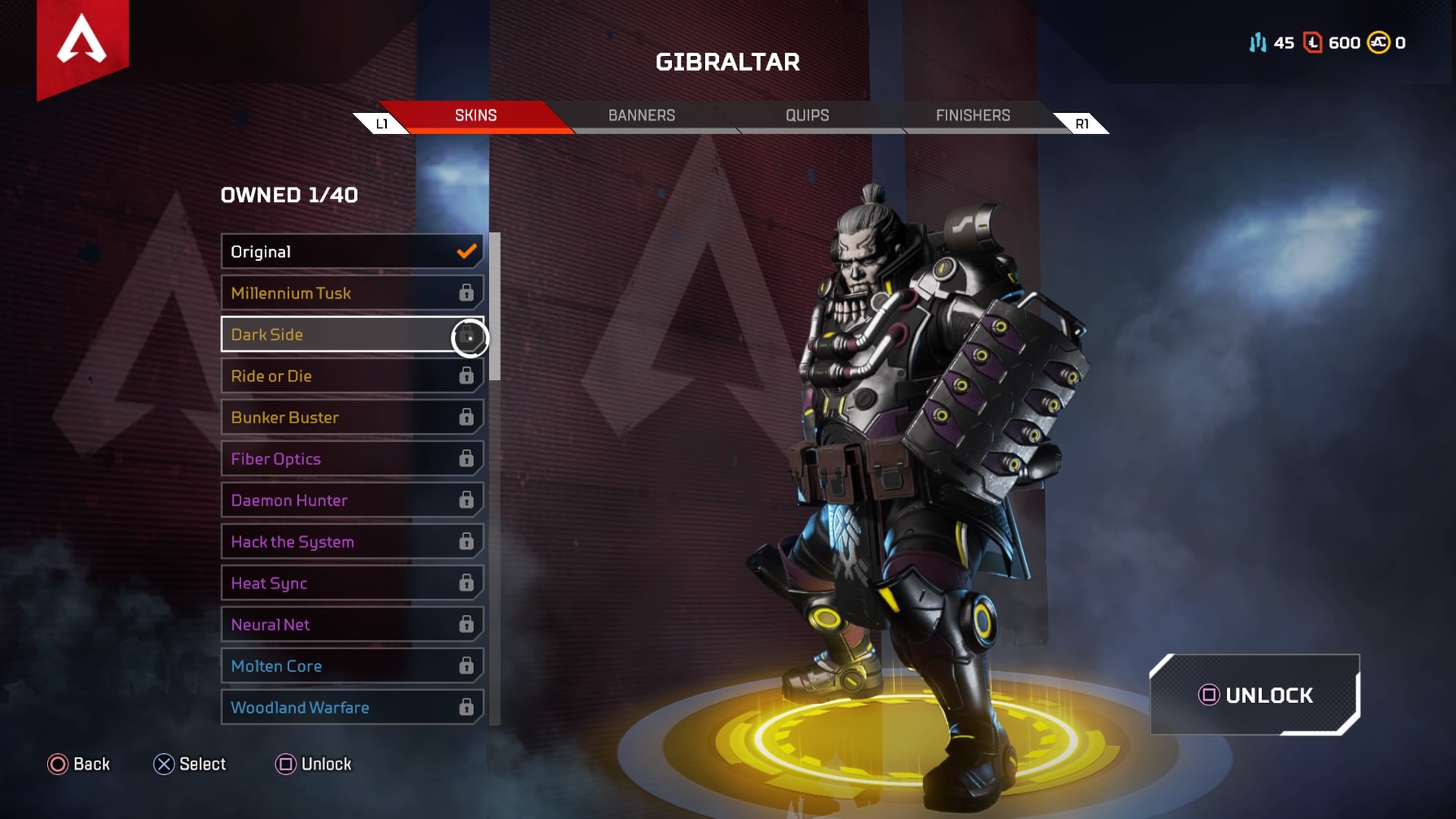Preview the Dark Side skin

pyautogui.click(x=352, y=334)
